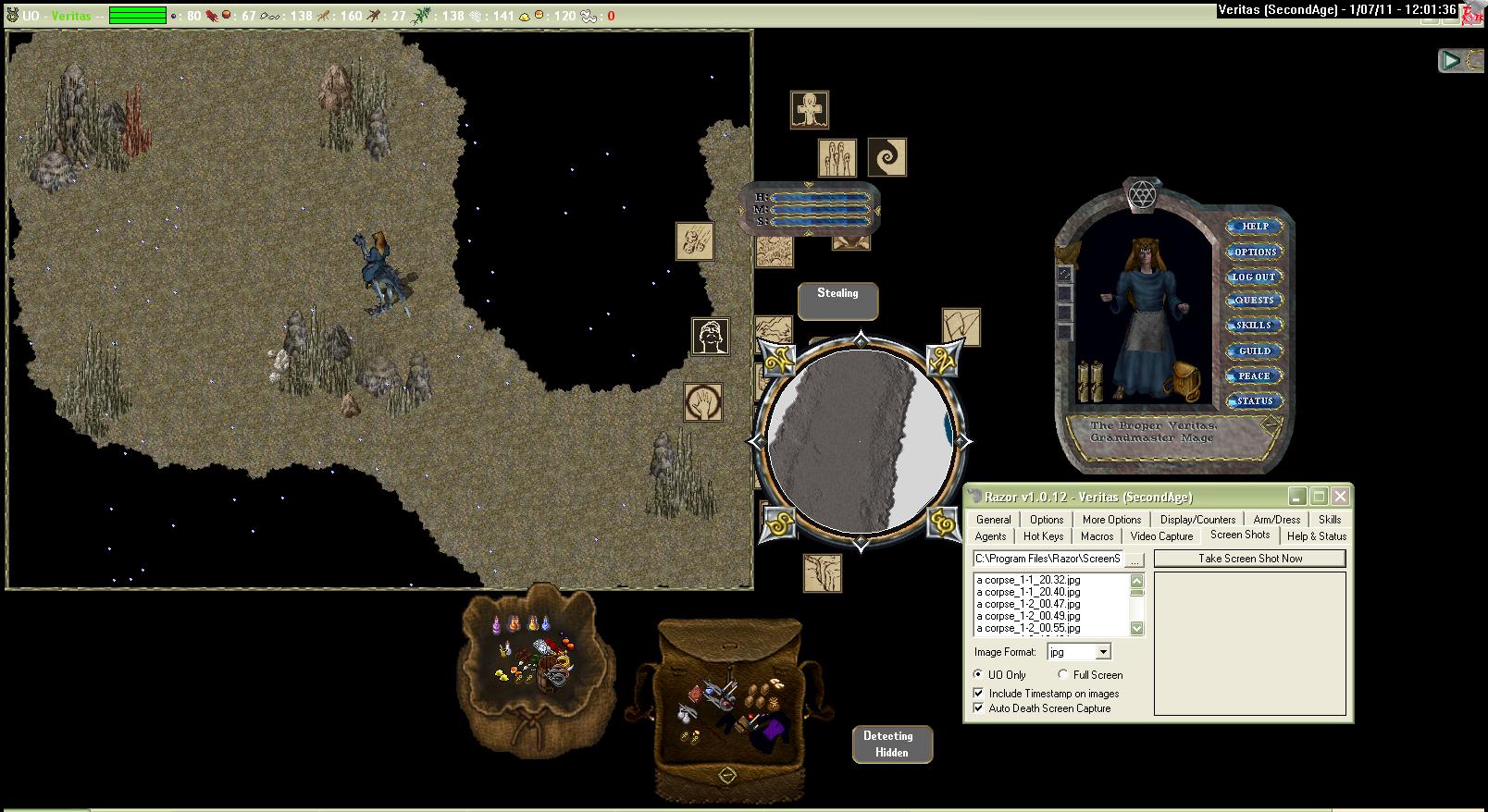
Task: Close the Razor window
Action: click(x=1340, y=497)
